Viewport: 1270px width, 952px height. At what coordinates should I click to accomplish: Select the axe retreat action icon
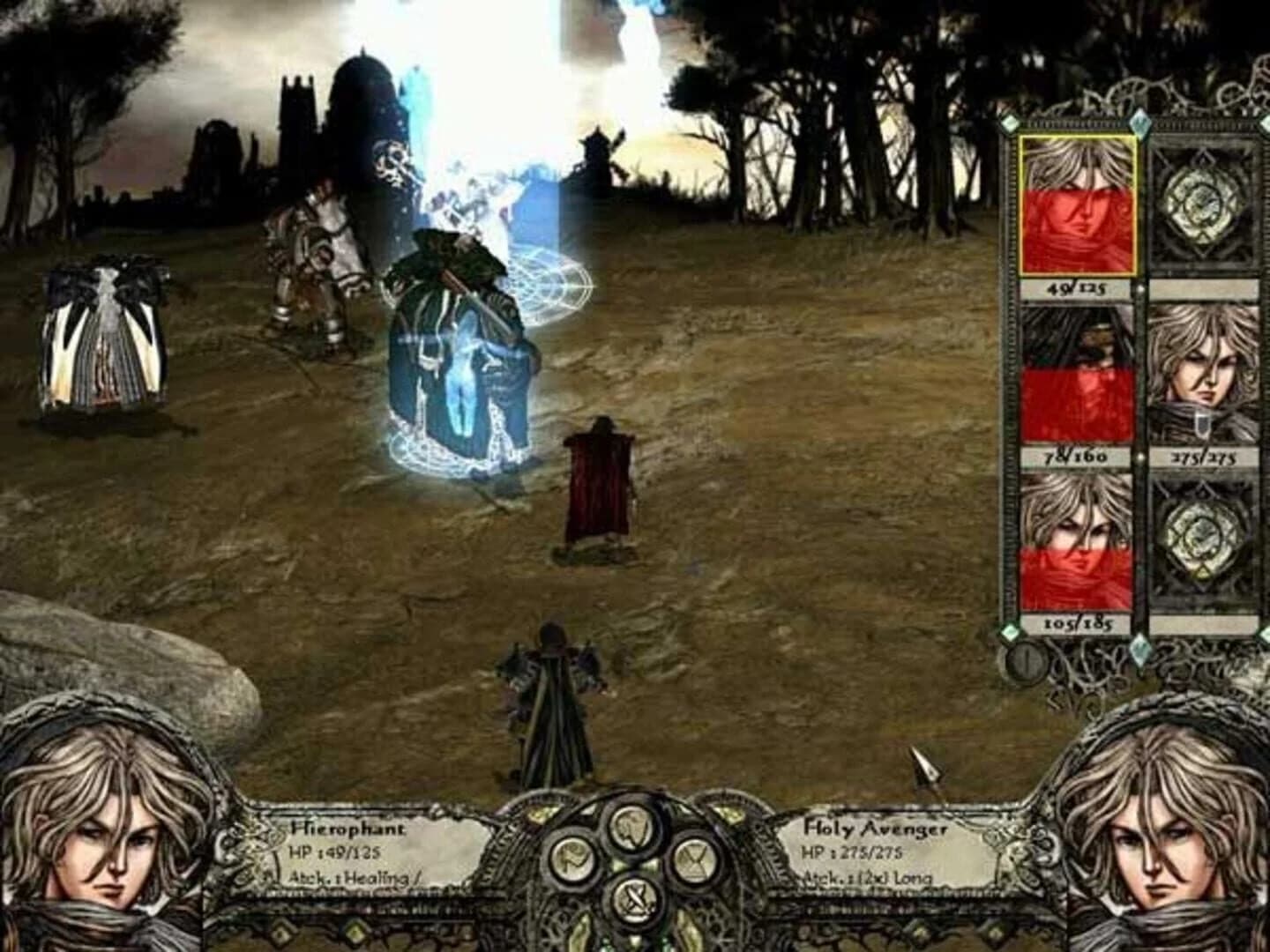[x=572, y=859]
